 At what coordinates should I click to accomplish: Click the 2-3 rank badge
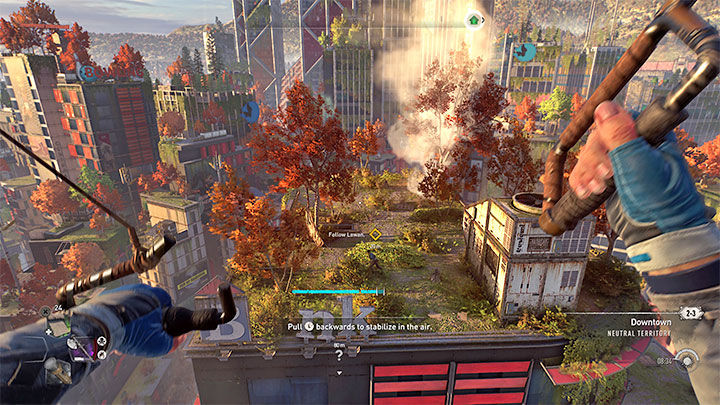(x=692, y=313)
